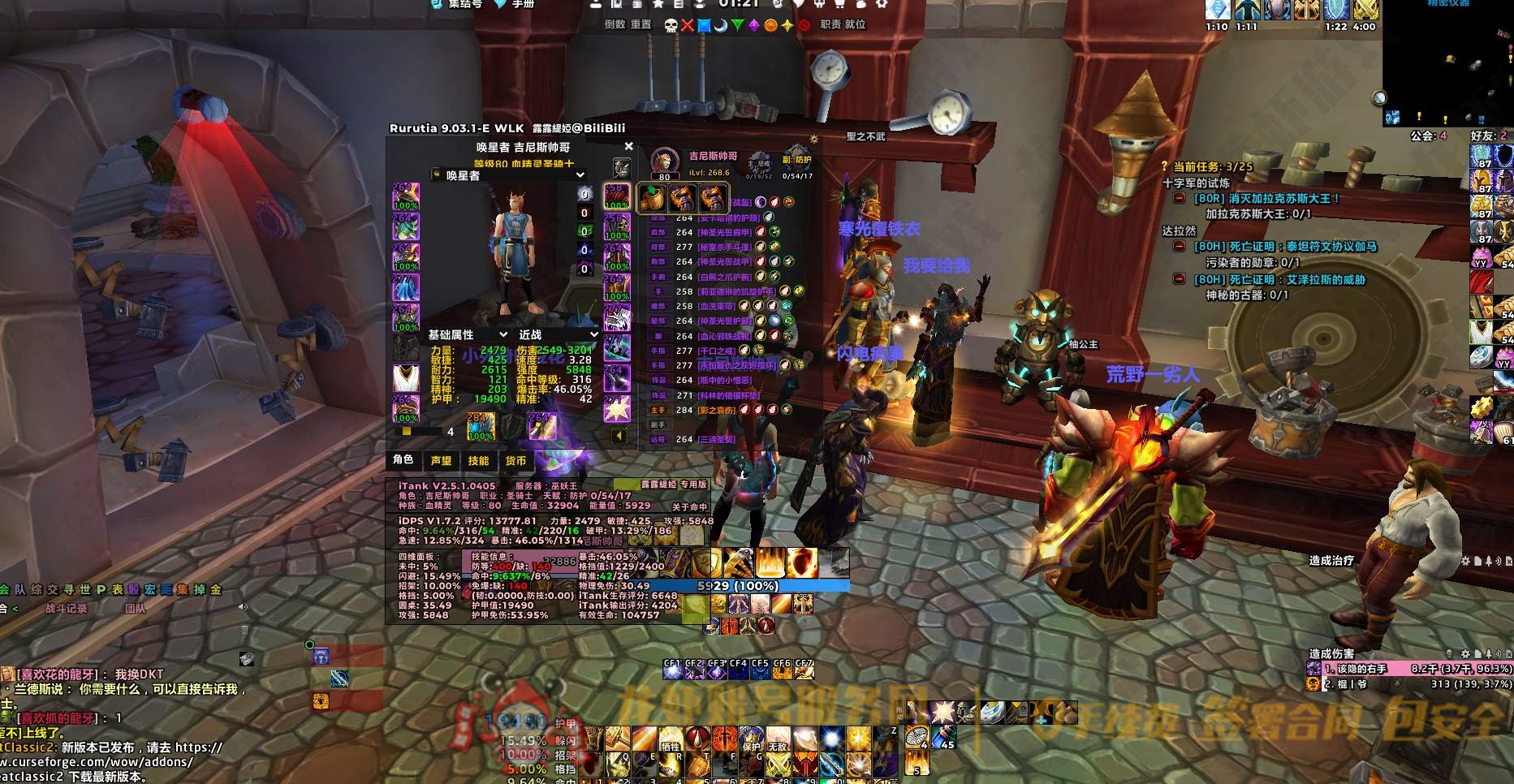Show the 公会 guild member list
Viewport: 1514px width, 784px height.
point(1428,136)
